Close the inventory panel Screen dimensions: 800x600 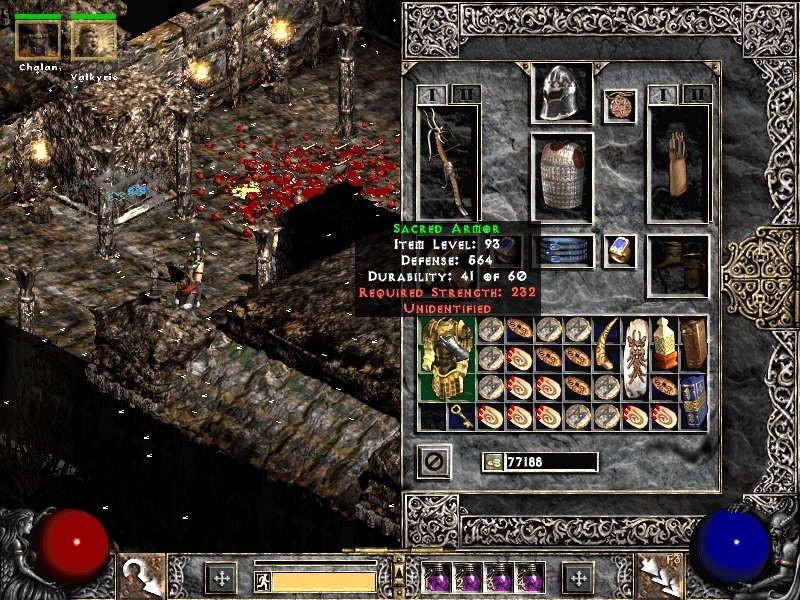[434, 461]
